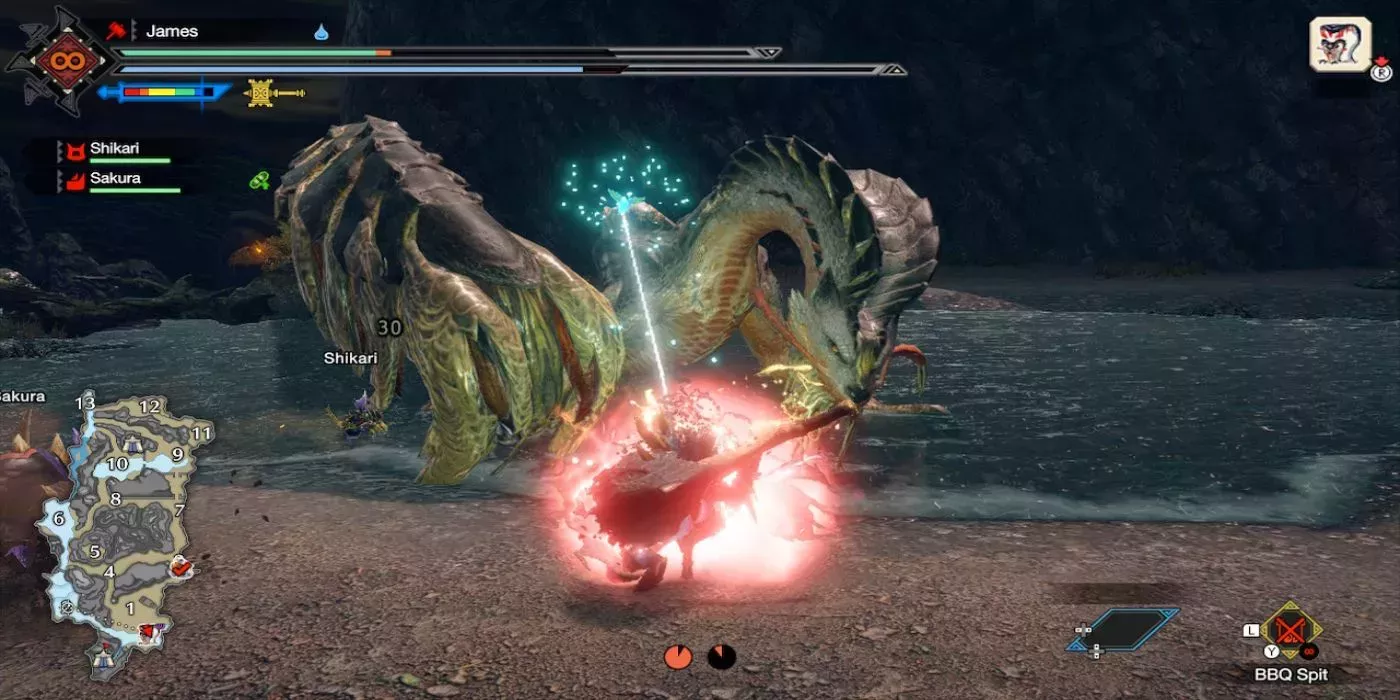Select the BBQ Spit item slot

tap(1290, 632)
